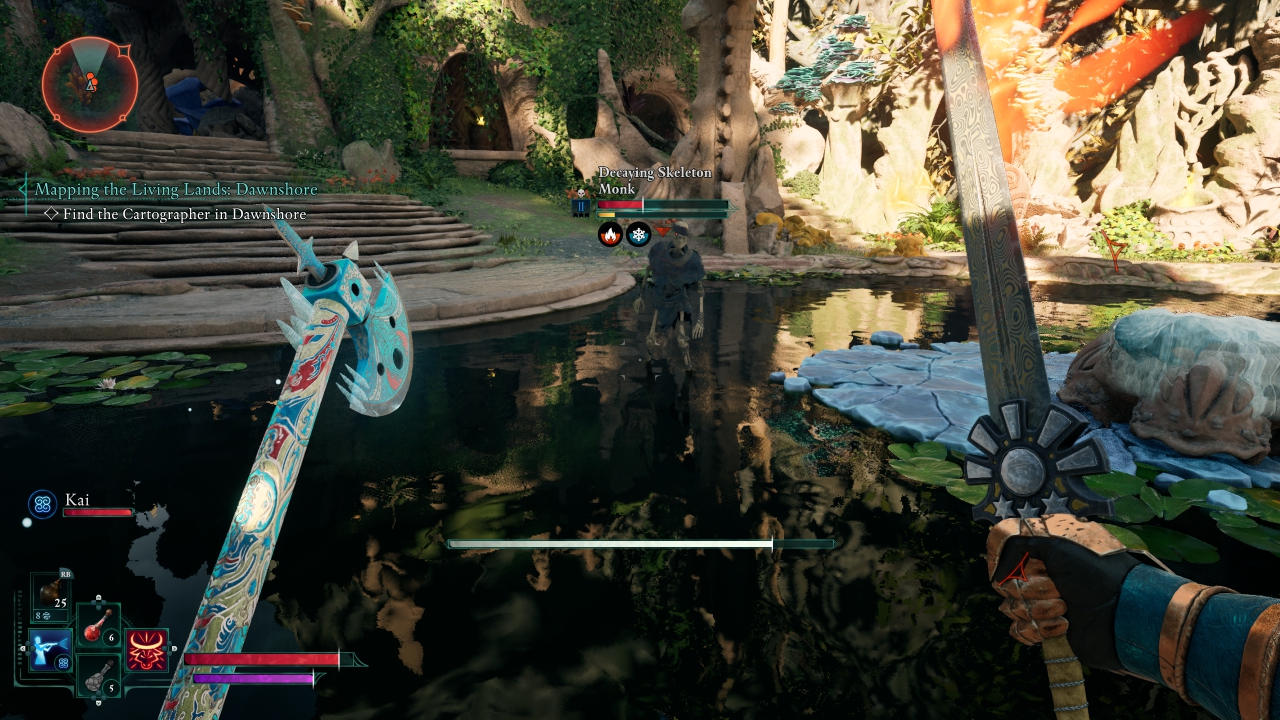Activate the red bull head ability
The height and width of the screenshot is (720, 1280).
pyautogui.click(x=147, y=650)
